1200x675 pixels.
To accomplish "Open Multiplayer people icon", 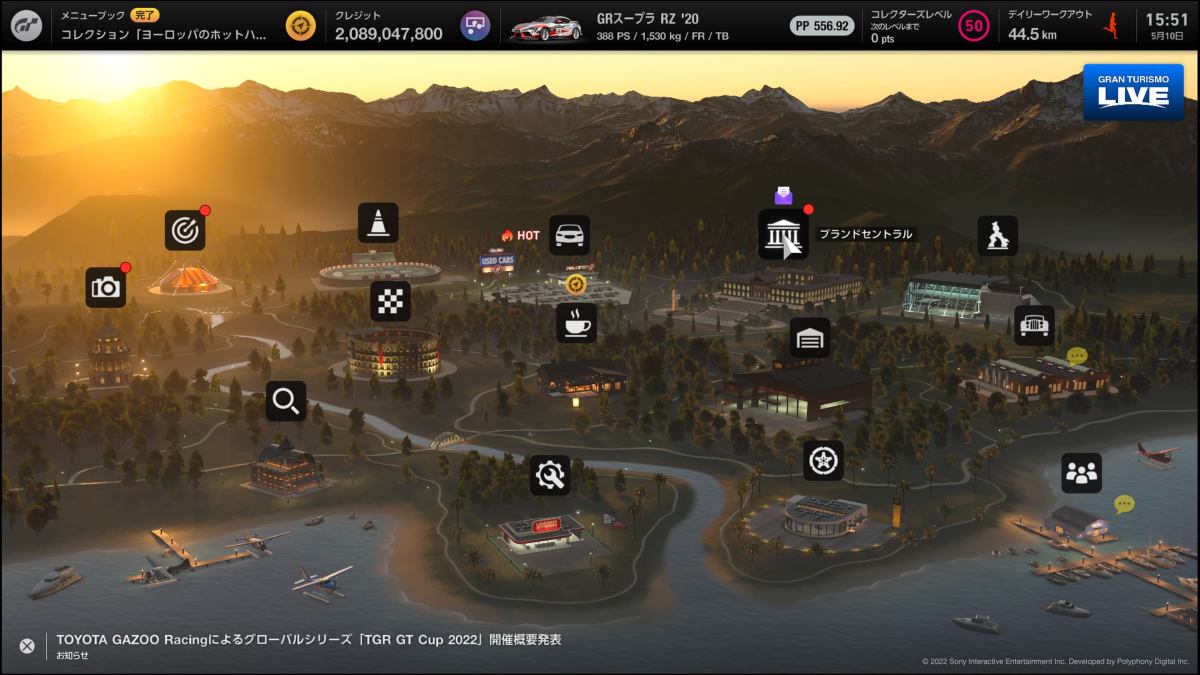I will click(x=1081, y=473).
